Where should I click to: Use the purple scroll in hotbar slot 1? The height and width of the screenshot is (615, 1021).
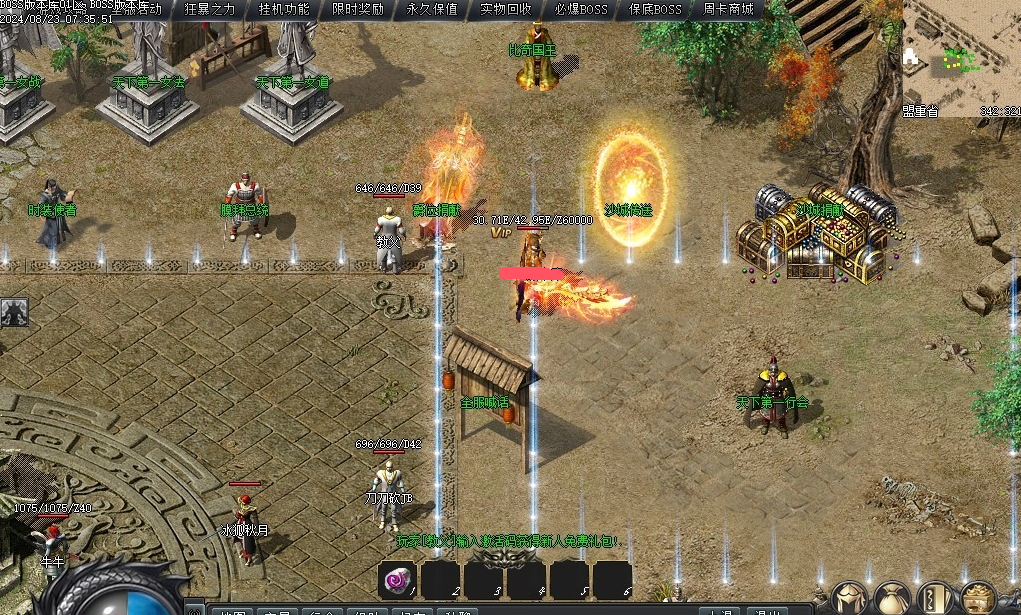(x=399, y=580)
